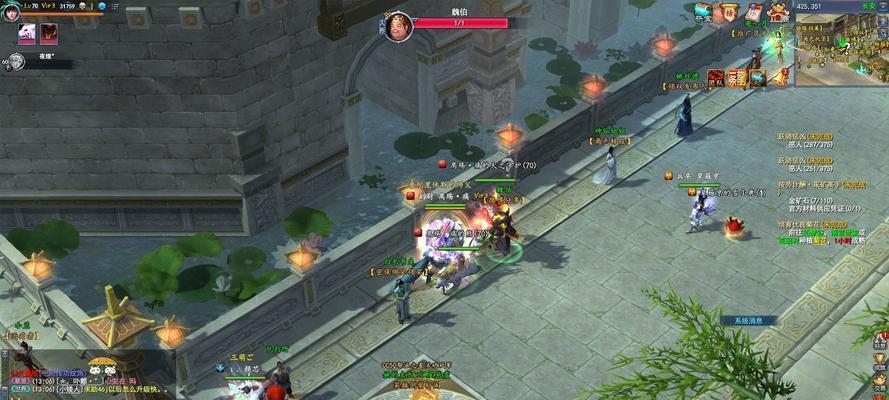Open the 系统消息 system message bar

748,320
